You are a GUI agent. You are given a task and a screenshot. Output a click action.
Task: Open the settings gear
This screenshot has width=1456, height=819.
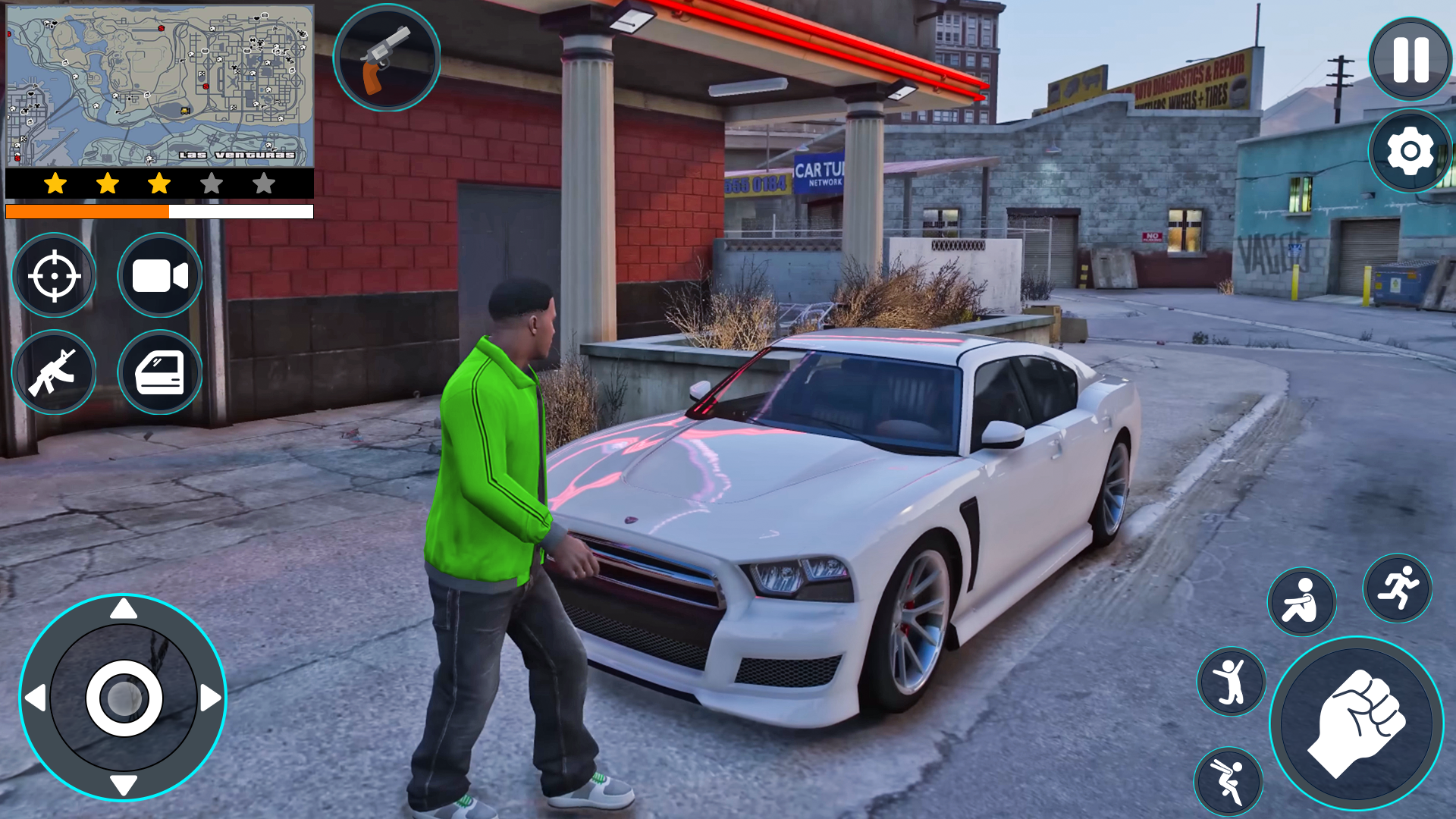tap(1408, 151)
